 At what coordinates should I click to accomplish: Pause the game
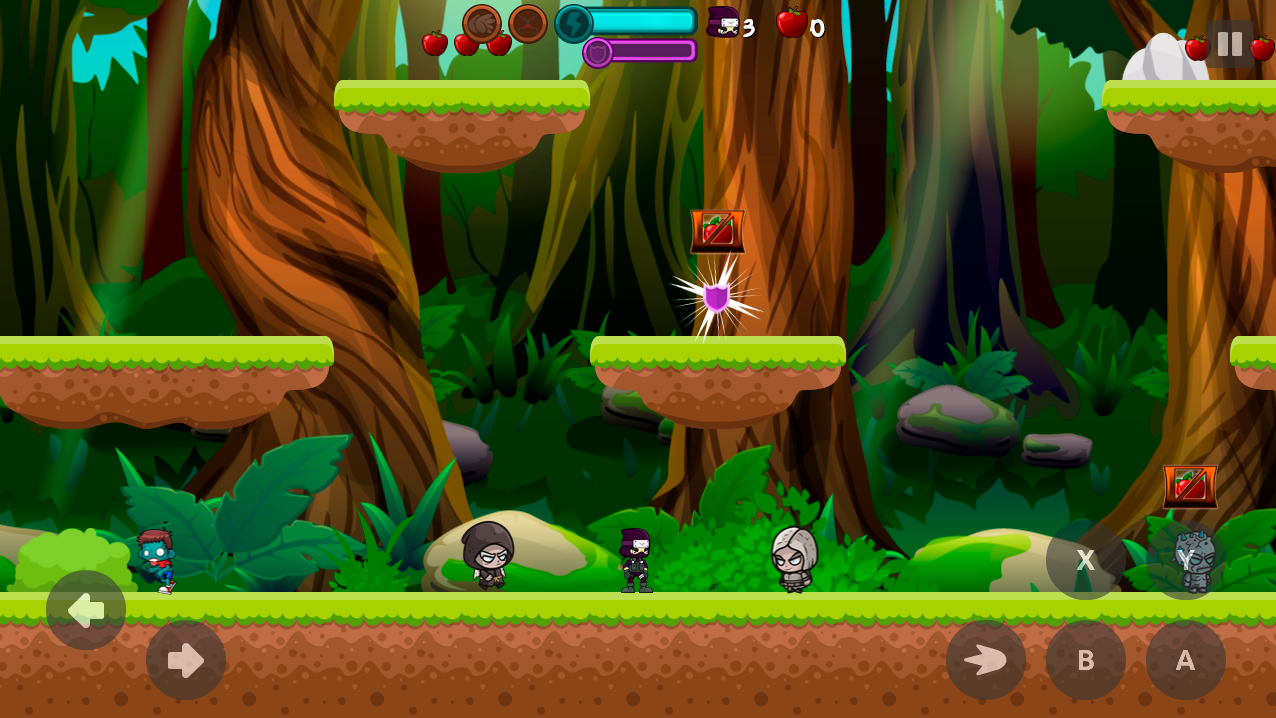point(1229,44)
